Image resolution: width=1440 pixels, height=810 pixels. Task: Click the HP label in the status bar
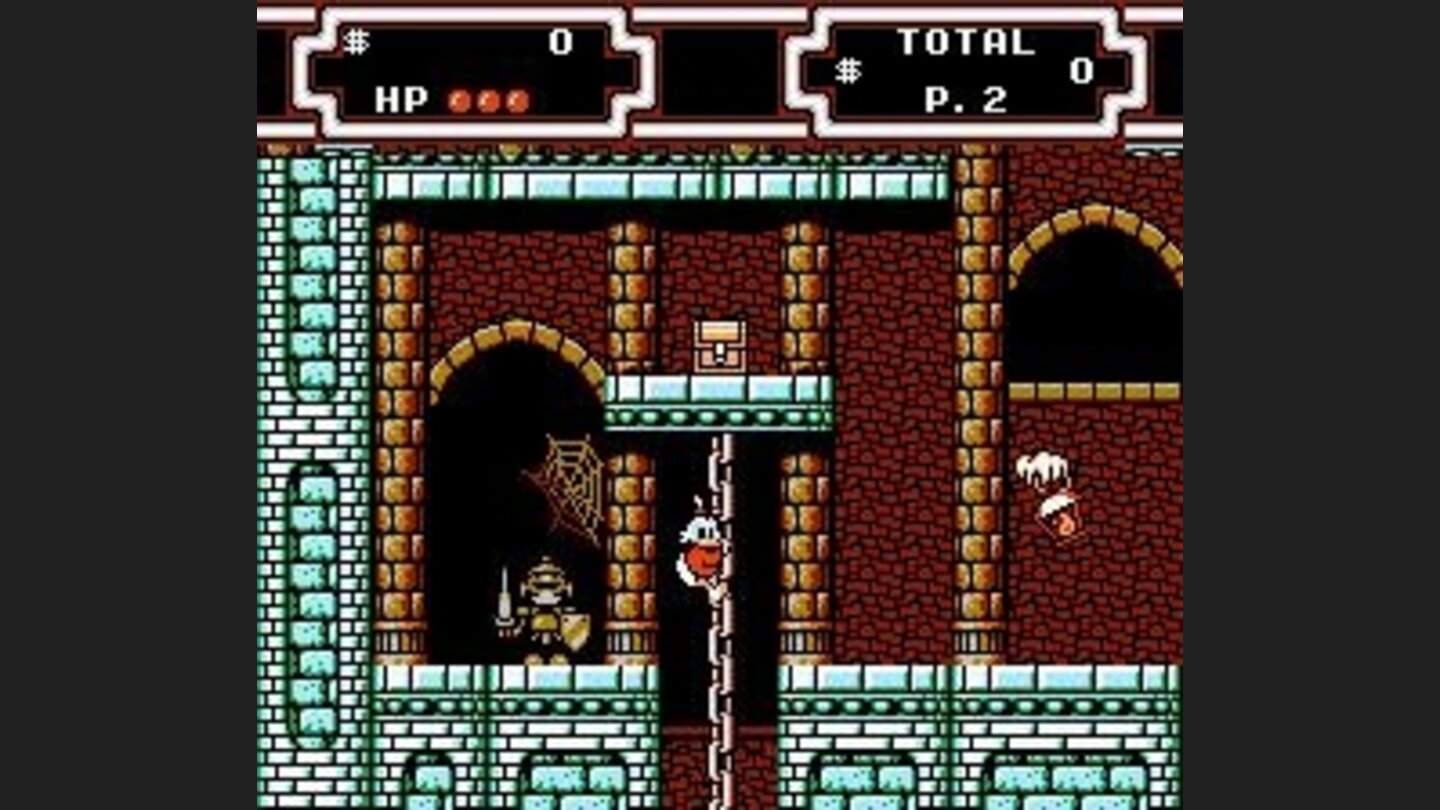[x=401, y=100]
